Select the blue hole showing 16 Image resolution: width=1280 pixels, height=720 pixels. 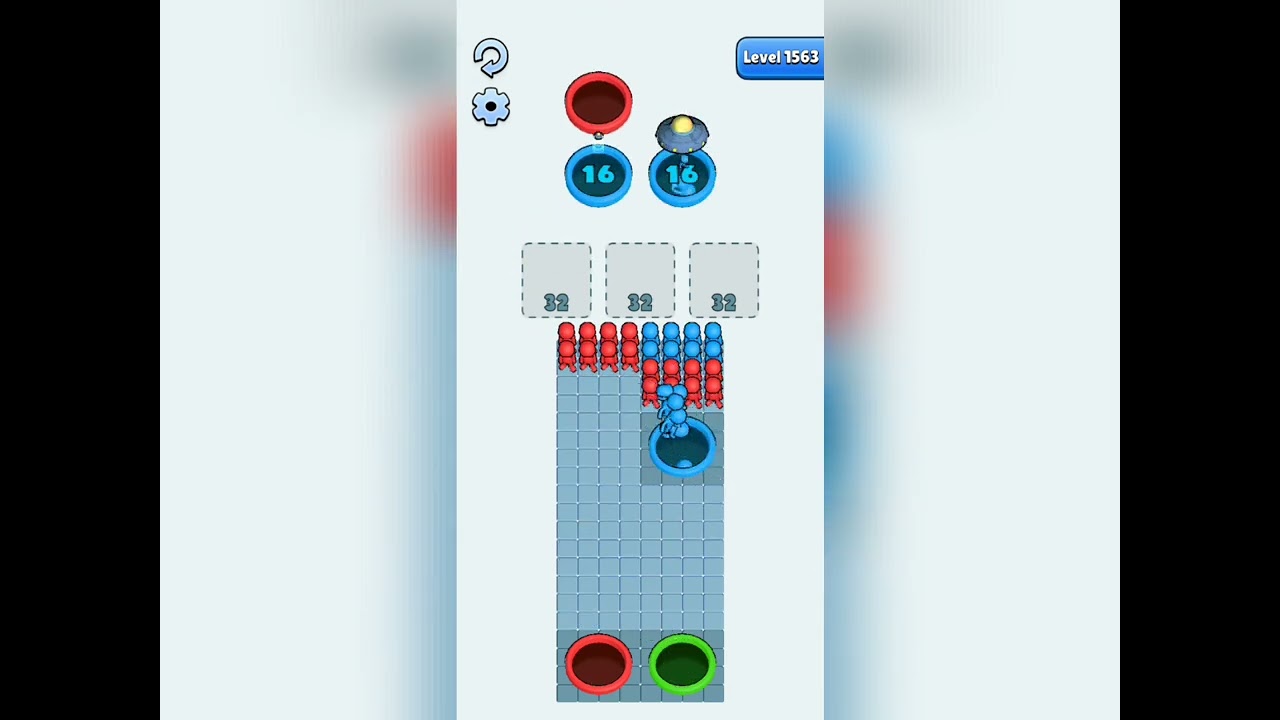click(x=598, y=173)
